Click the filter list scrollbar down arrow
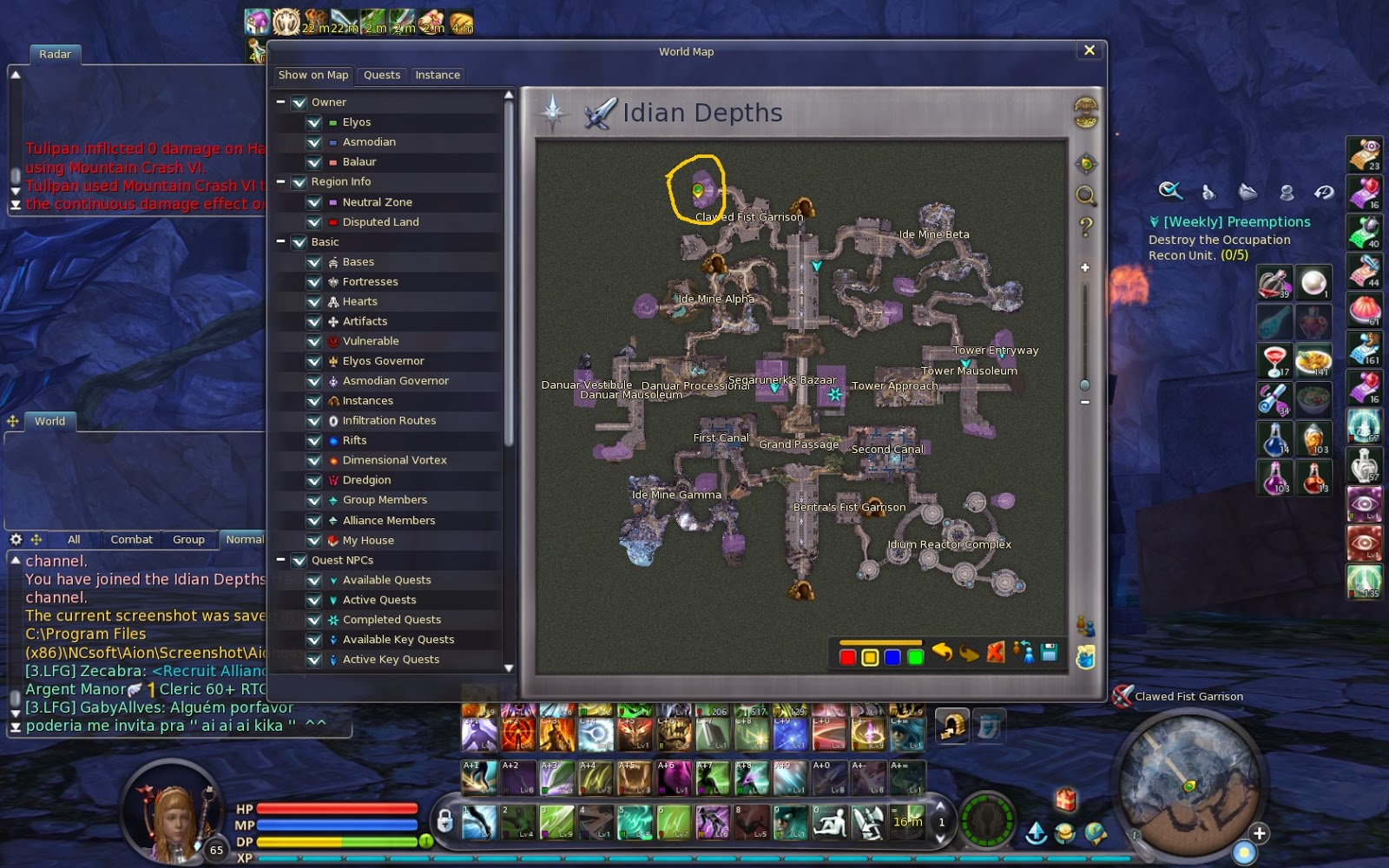 tap(510, 668)
